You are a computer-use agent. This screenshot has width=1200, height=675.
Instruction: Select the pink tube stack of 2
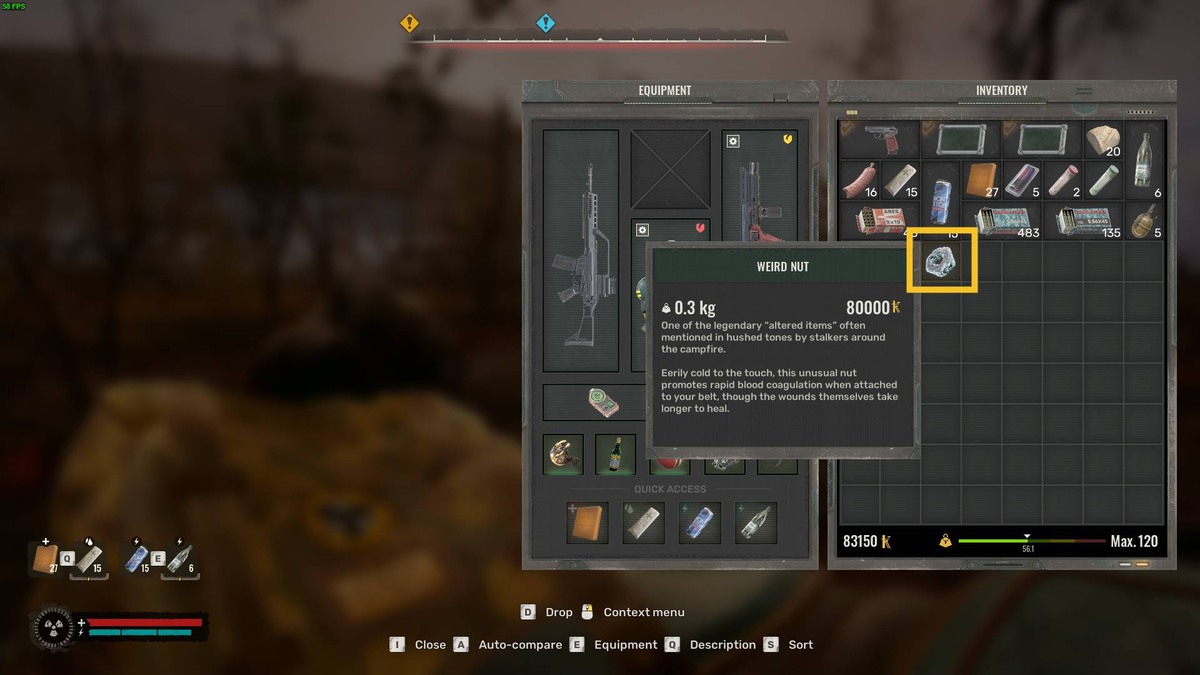coord(1063,180)
